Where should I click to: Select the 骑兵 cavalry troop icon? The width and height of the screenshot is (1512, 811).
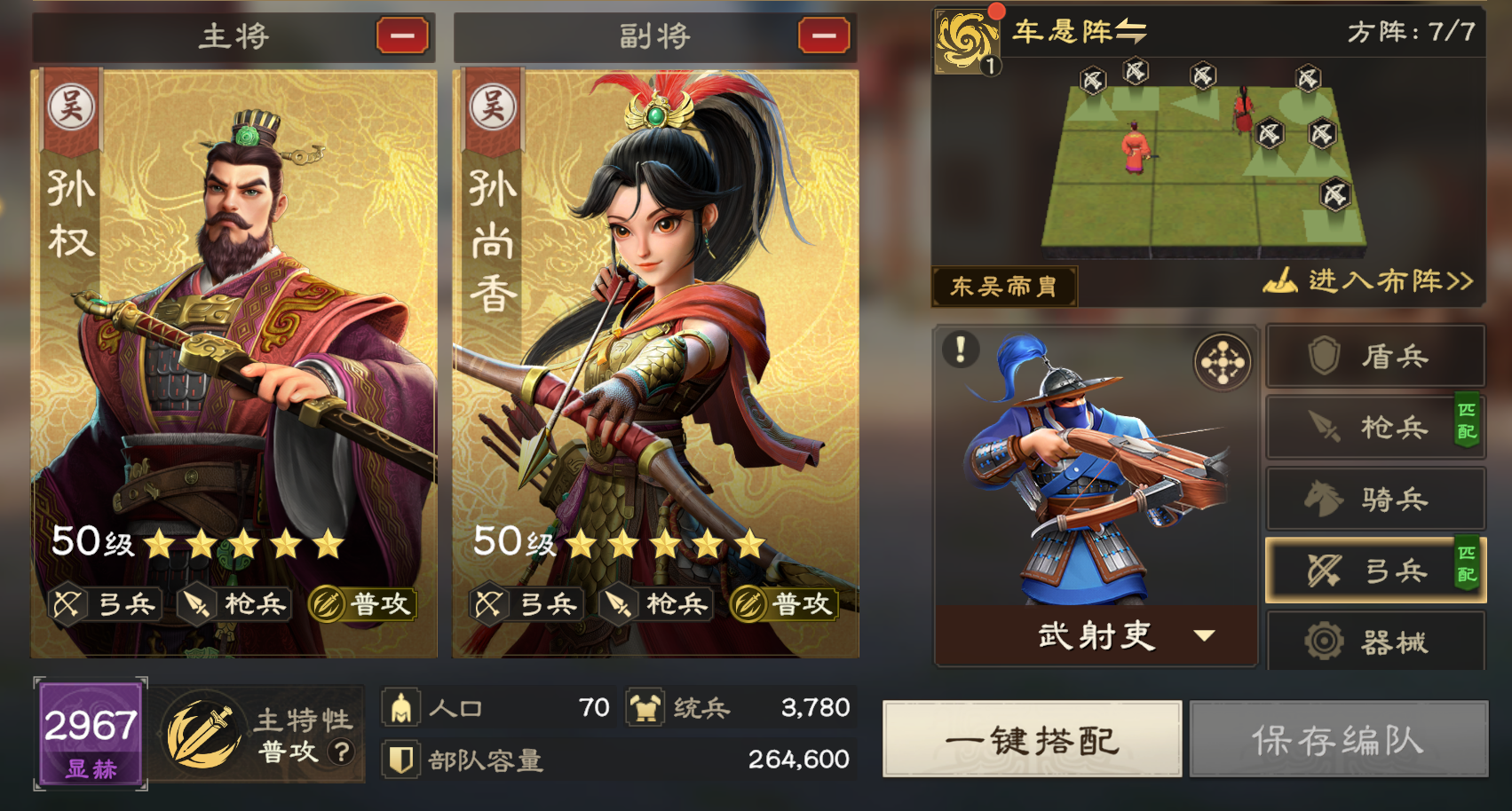click(x=1374, y=498)
